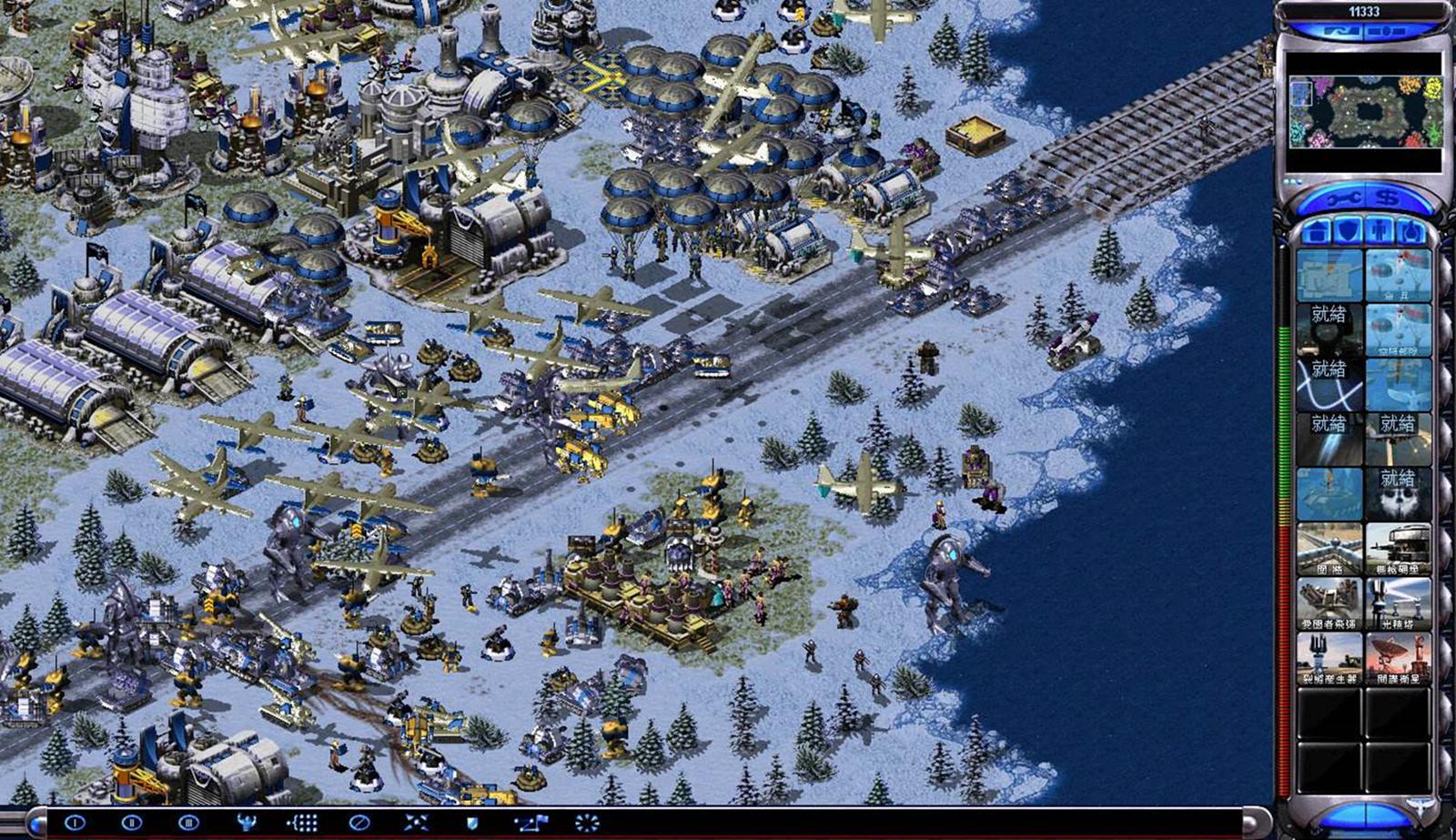Select the Prism Tower build icon
Screen dimensions: 1456x840
1397,603
